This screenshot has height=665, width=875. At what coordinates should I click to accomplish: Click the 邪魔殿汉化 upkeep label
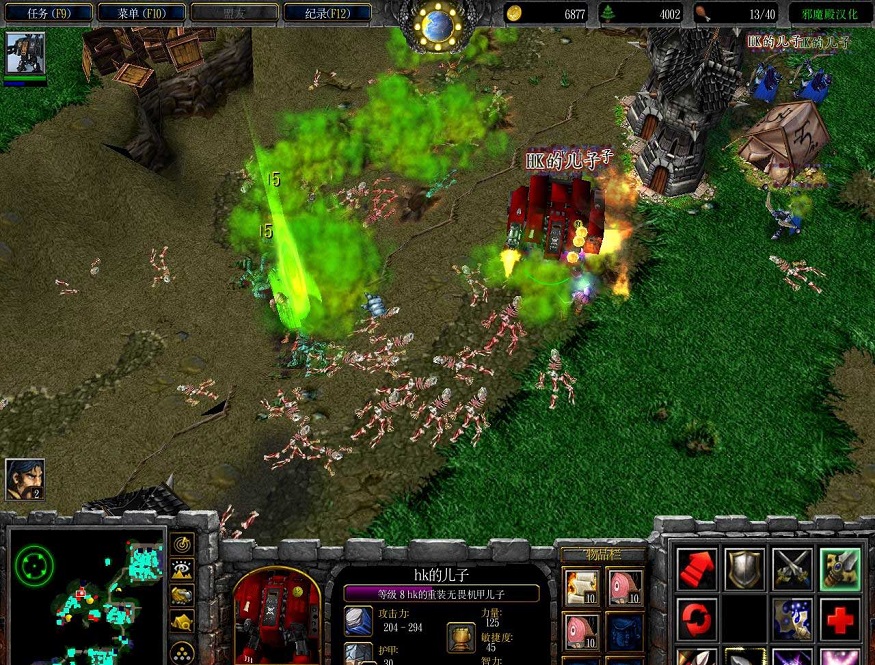point(828,14)
